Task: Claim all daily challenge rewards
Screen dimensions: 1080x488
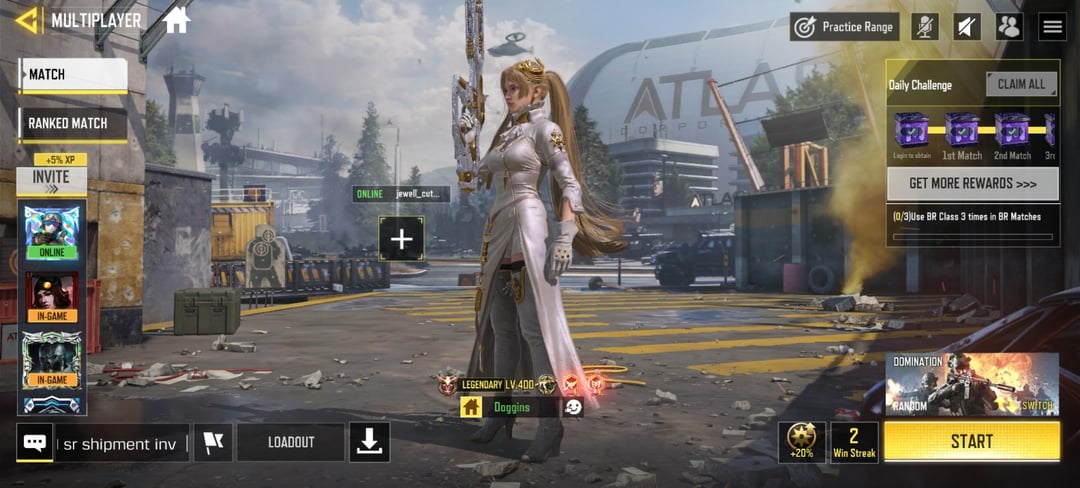Action: pos(1021,85)
